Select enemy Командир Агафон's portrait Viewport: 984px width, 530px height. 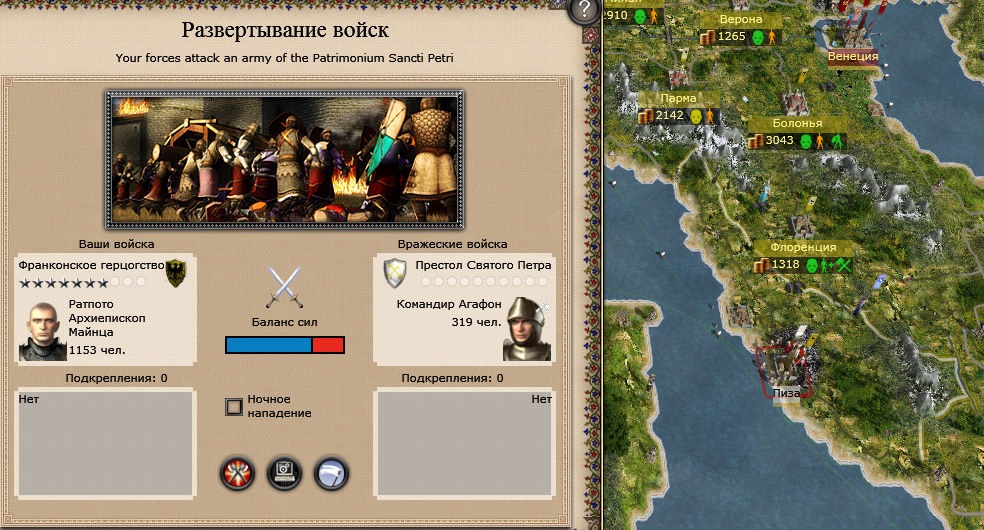click(x=527, y=328)
